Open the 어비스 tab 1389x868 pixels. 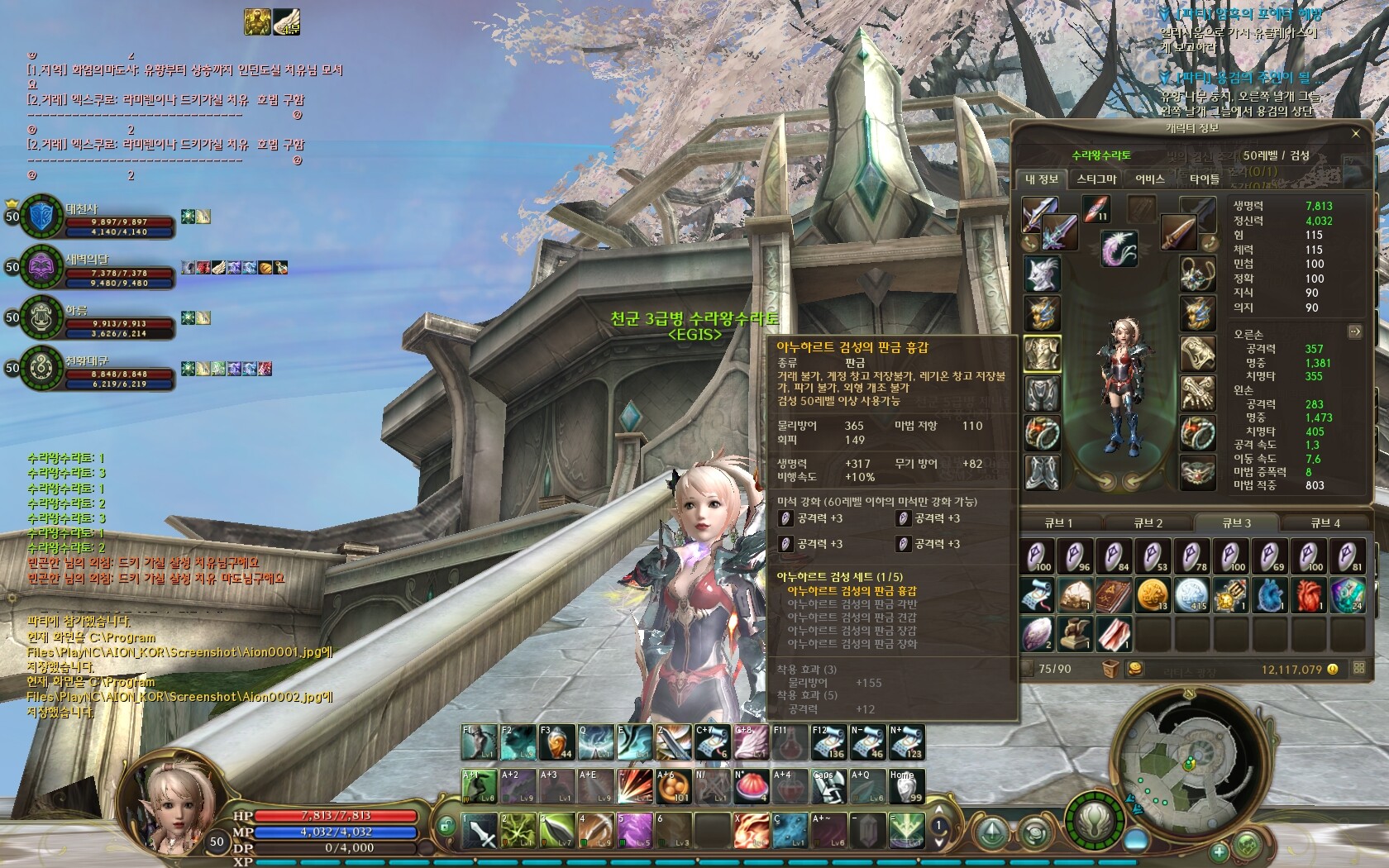pos(1149,179)
